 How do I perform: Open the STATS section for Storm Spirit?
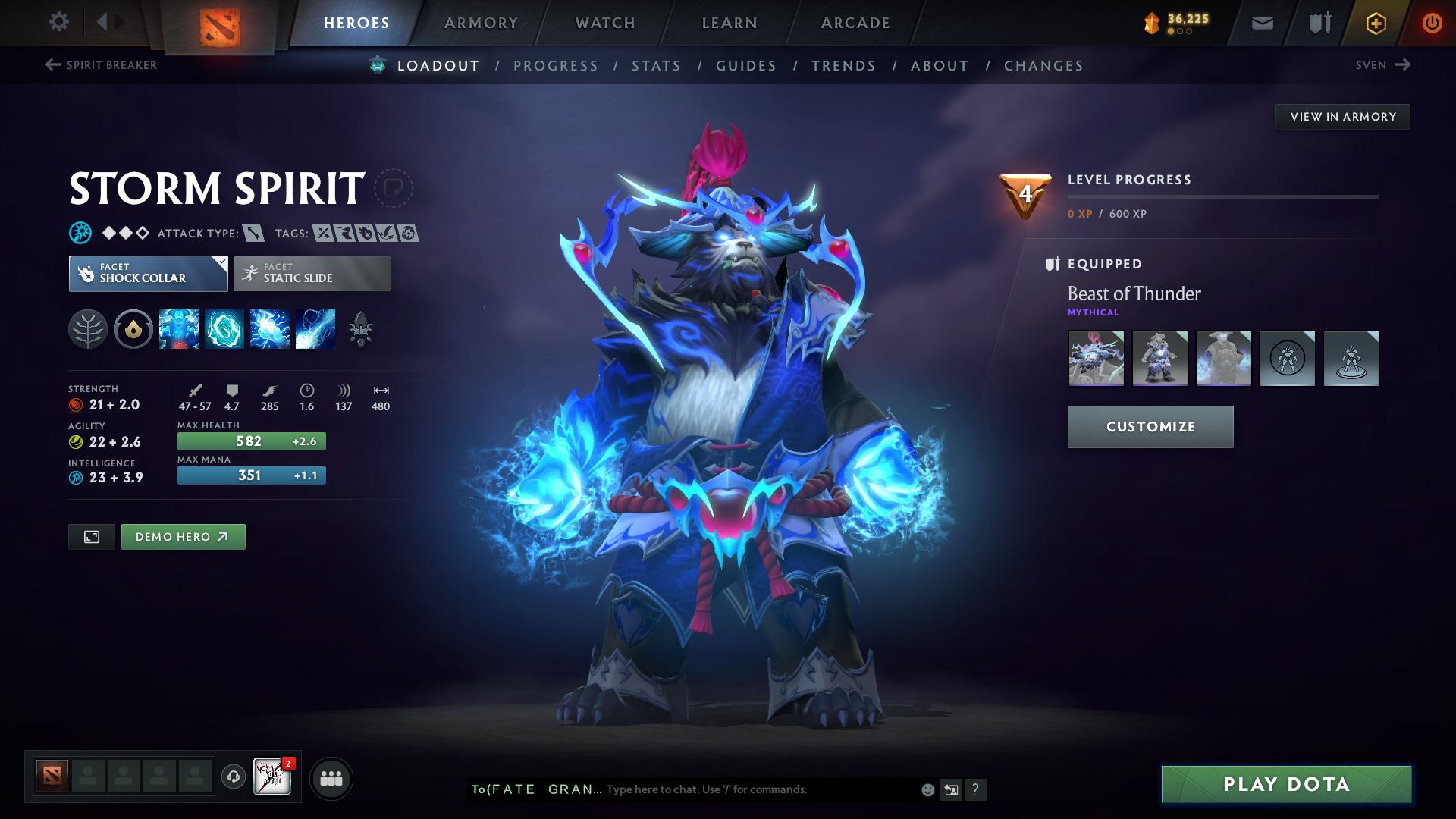pyautogui.click(x=656, y=65)
